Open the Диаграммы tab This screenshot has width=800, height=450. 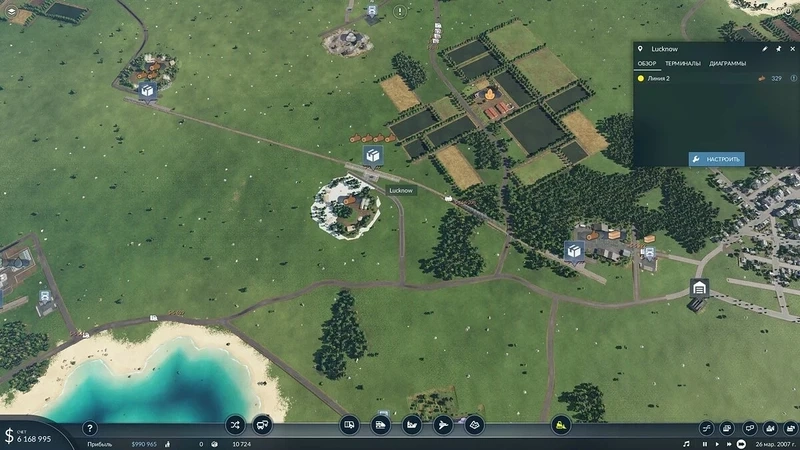click(x=727, y=63)
